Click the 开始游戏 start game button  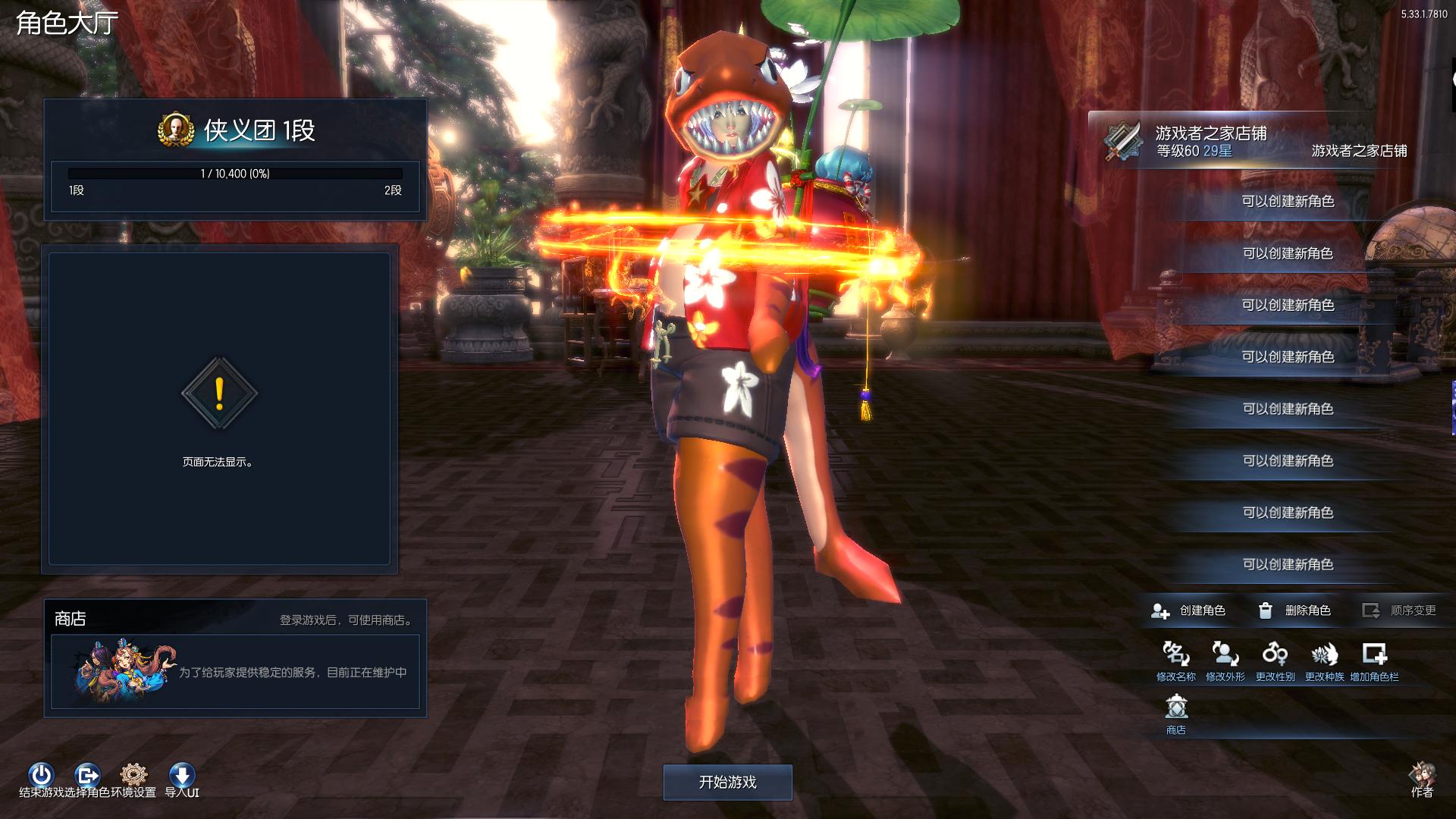727,782
